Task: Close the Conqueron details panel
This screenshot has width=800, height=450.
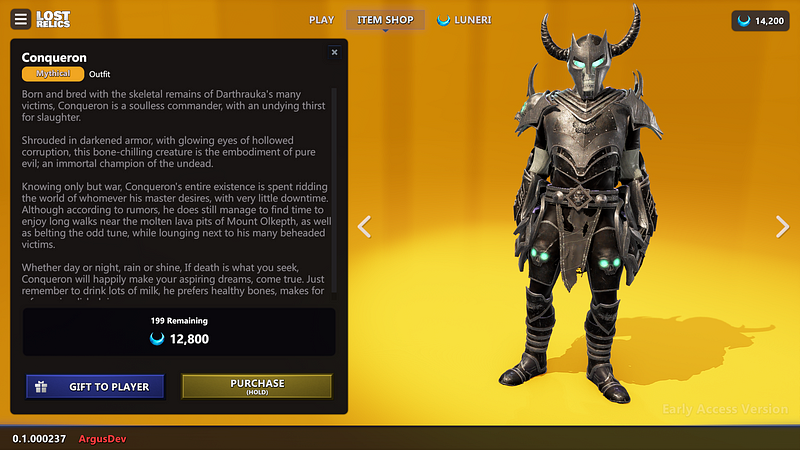Action: (334, 52)
